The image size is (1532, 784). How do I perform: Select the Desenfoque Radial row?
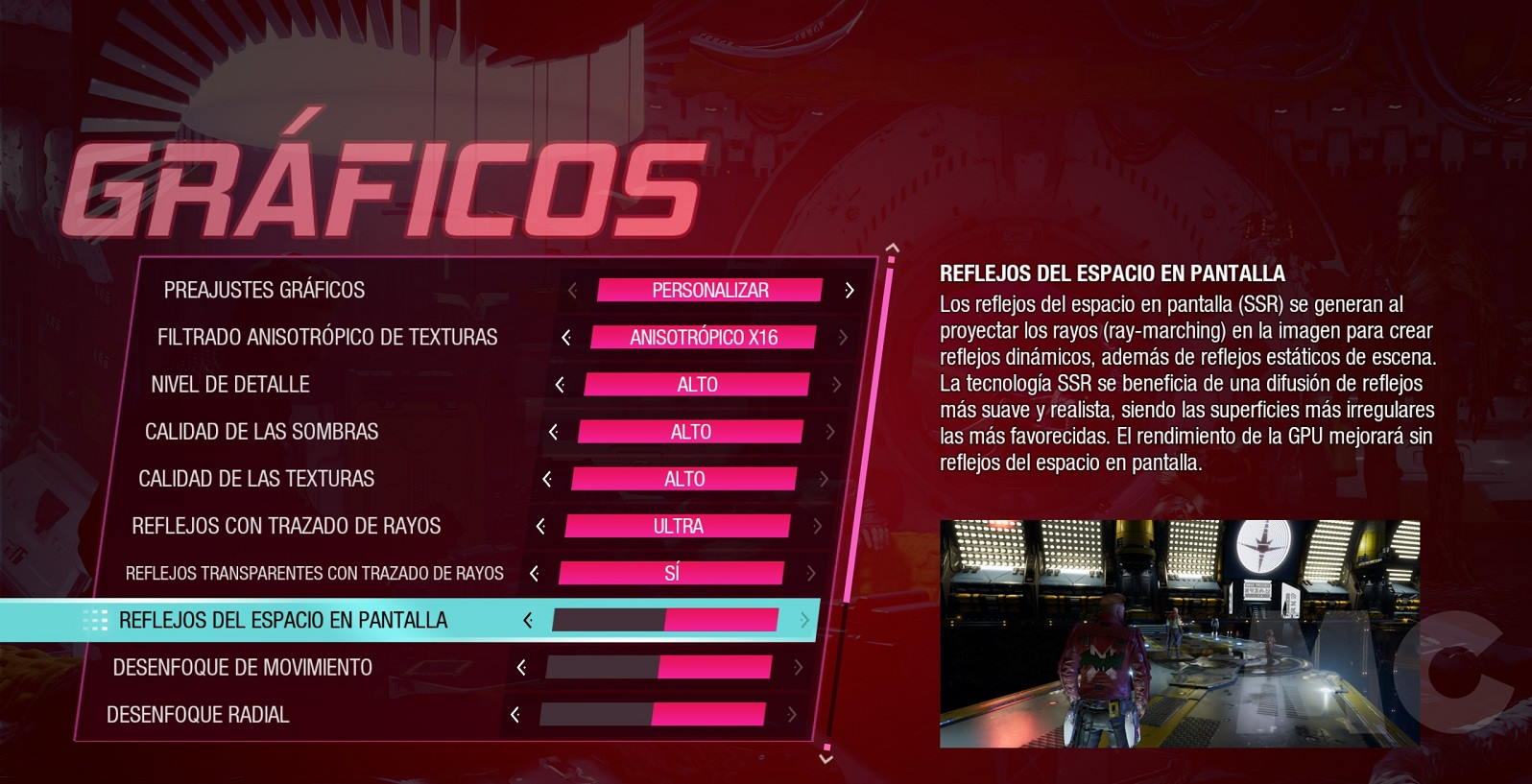click(x=198, y=715)
